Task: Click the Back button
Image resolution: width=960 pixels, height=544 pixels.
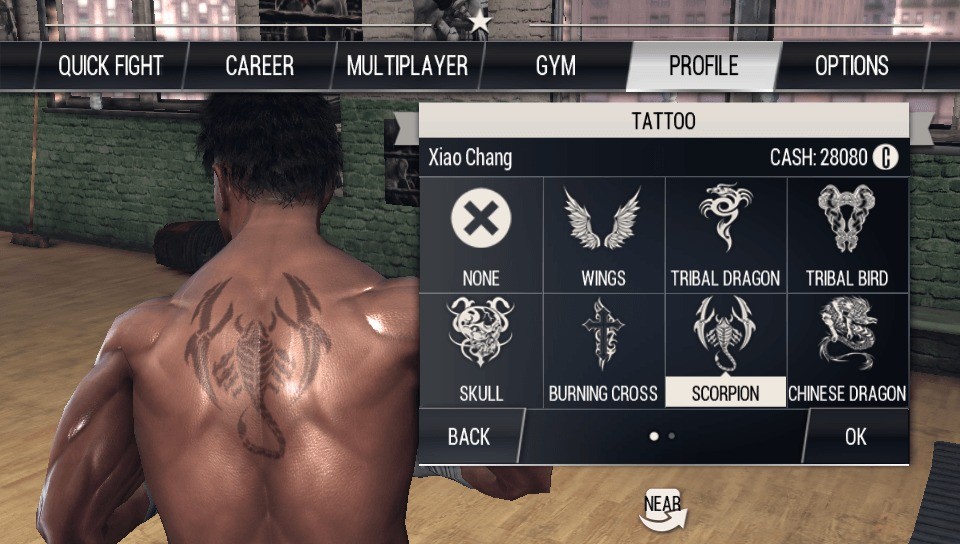Action: pos(469,436)
